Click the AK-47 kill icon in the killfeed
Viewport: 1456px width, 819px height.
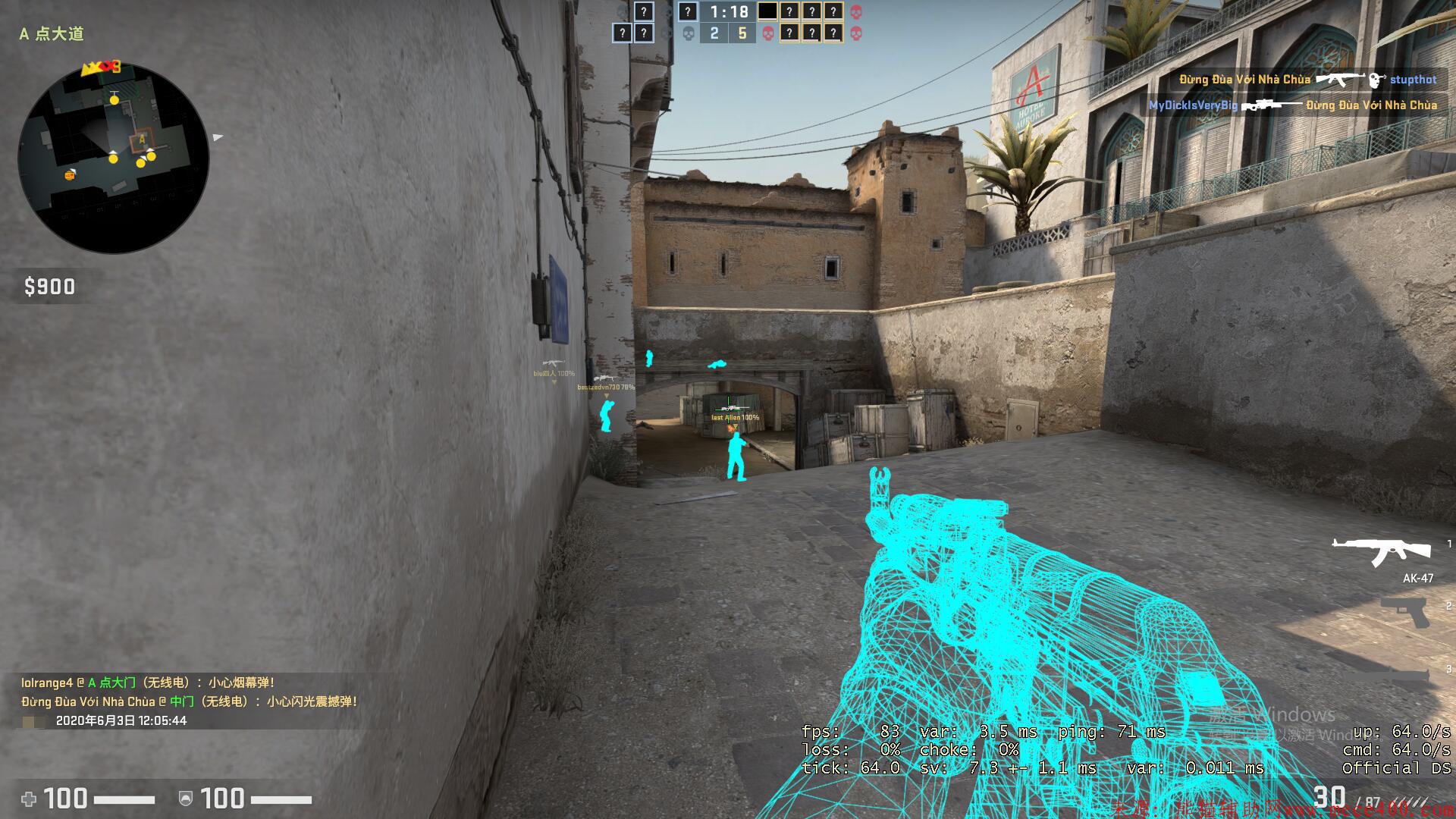[x=1341, y=79]
